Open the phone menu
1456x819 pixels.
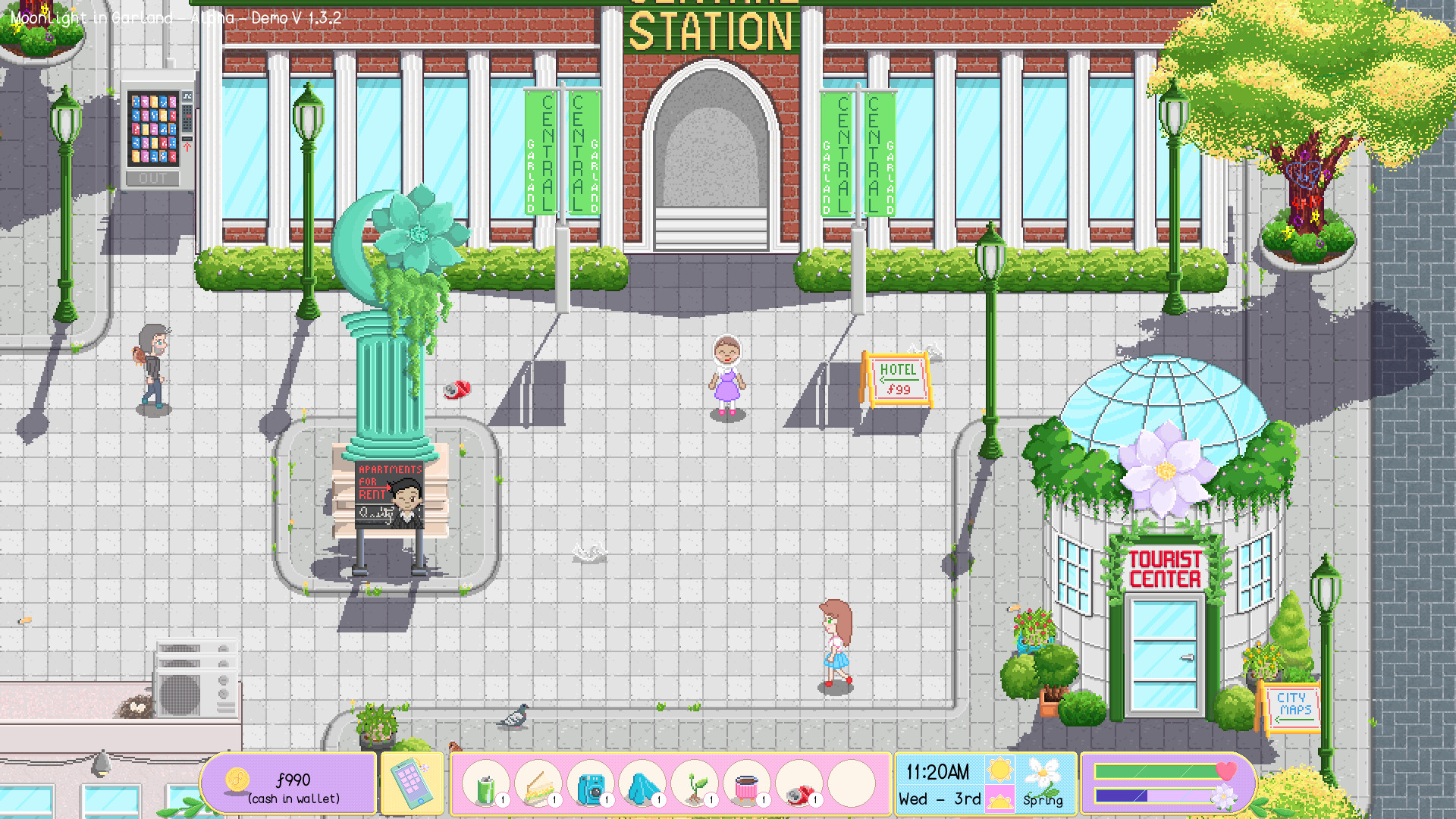coord(412,783)
